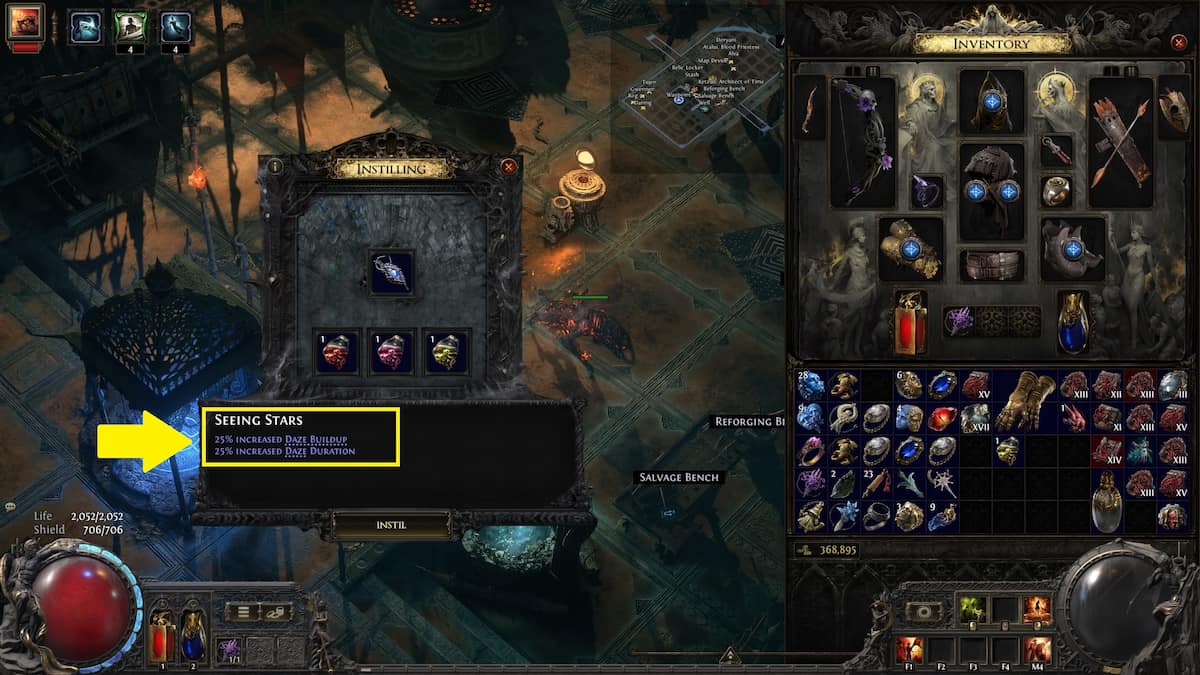Viewport: 1200px width, 675px height.
Task: Open the Instilling info button
Action: coord(275,167)
